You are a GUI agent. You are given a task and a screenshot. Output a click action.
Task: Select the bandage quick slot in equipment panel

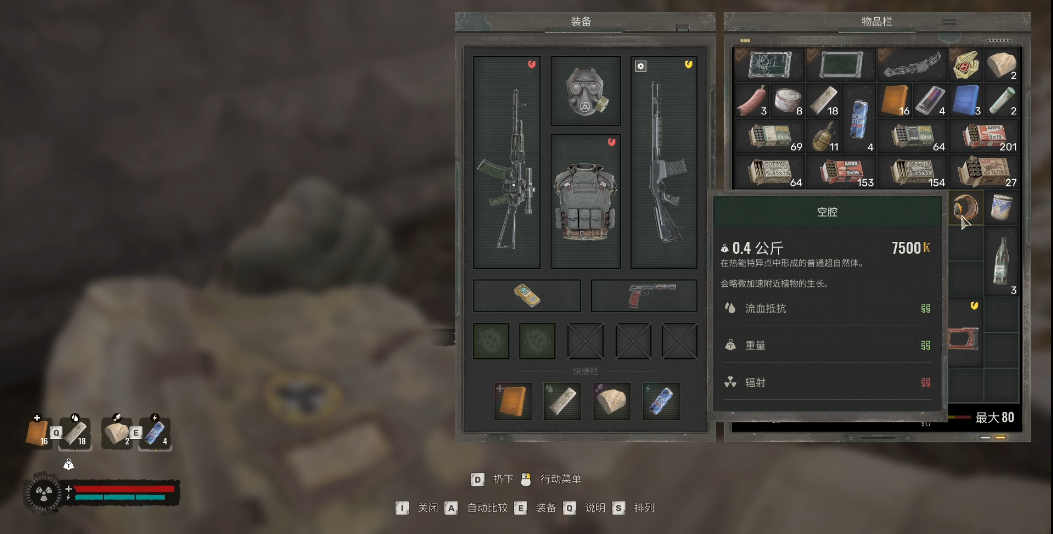(x=562, y=401)
